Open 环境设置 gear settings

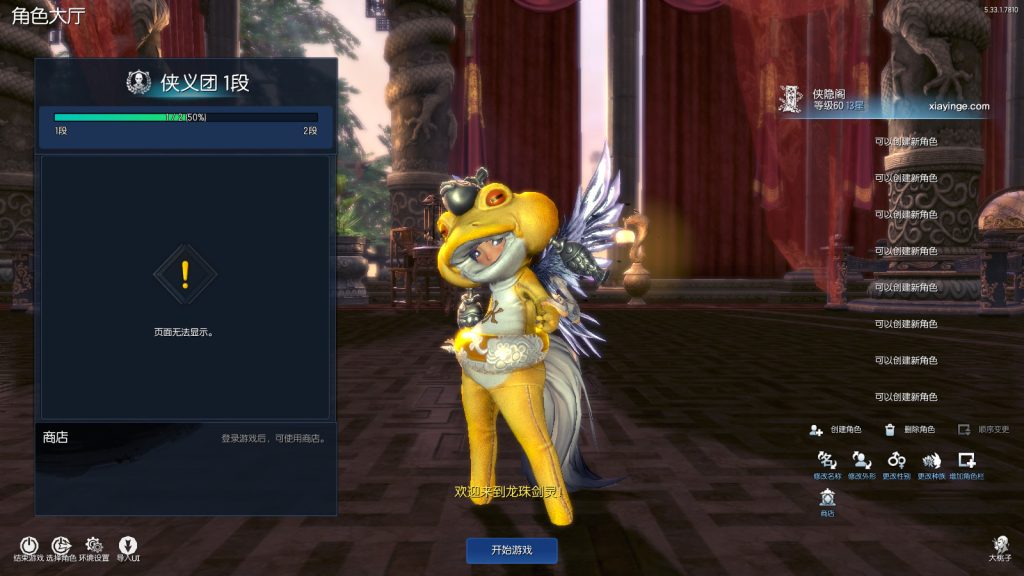point(94,546)
